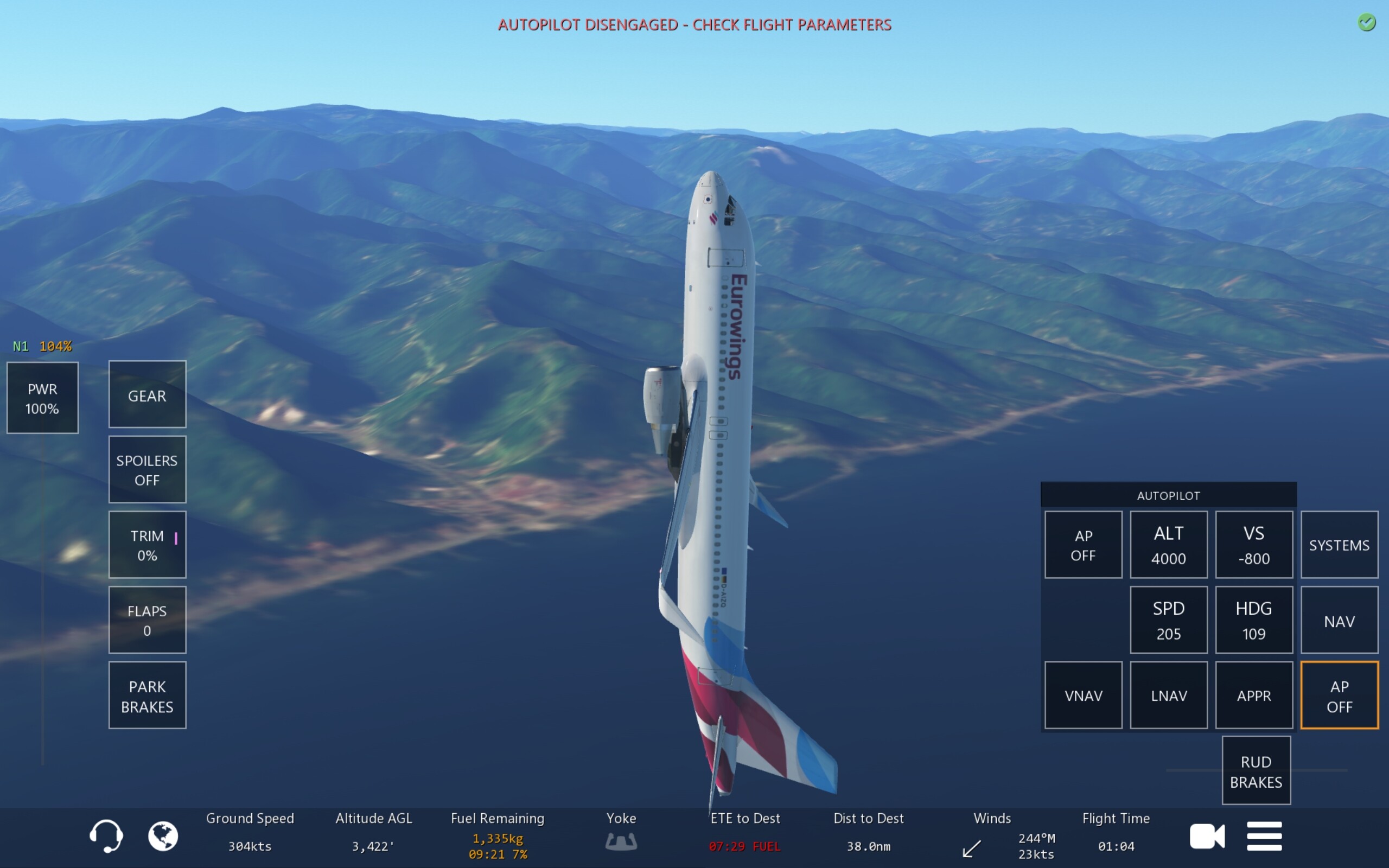Screen dimensions: 1389x868
Task: Engage HDG 109 heading hold
Action: 1253,620
